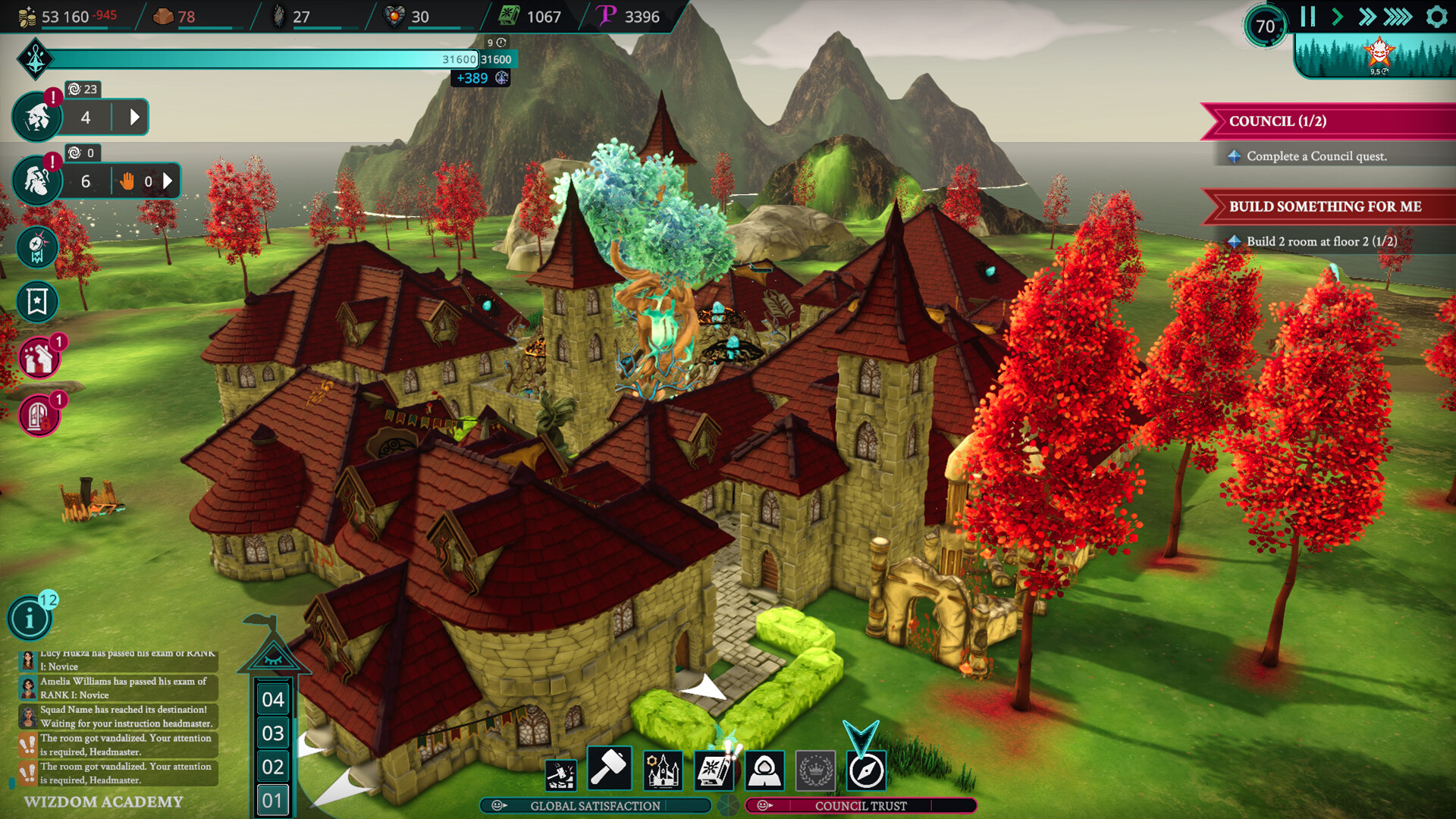Image resolution: width=1456 pixels, height=819 pixels.
Task: Show the locked door alert
Action: [x=39, y=416]
